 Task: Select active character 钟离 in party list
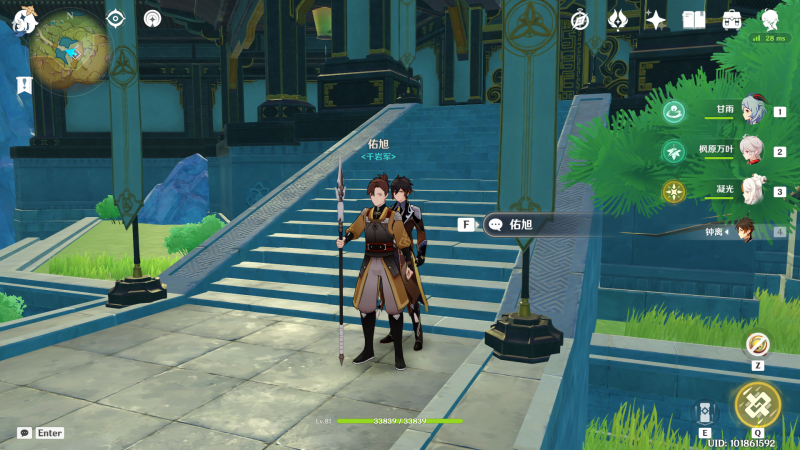[744, 231]
